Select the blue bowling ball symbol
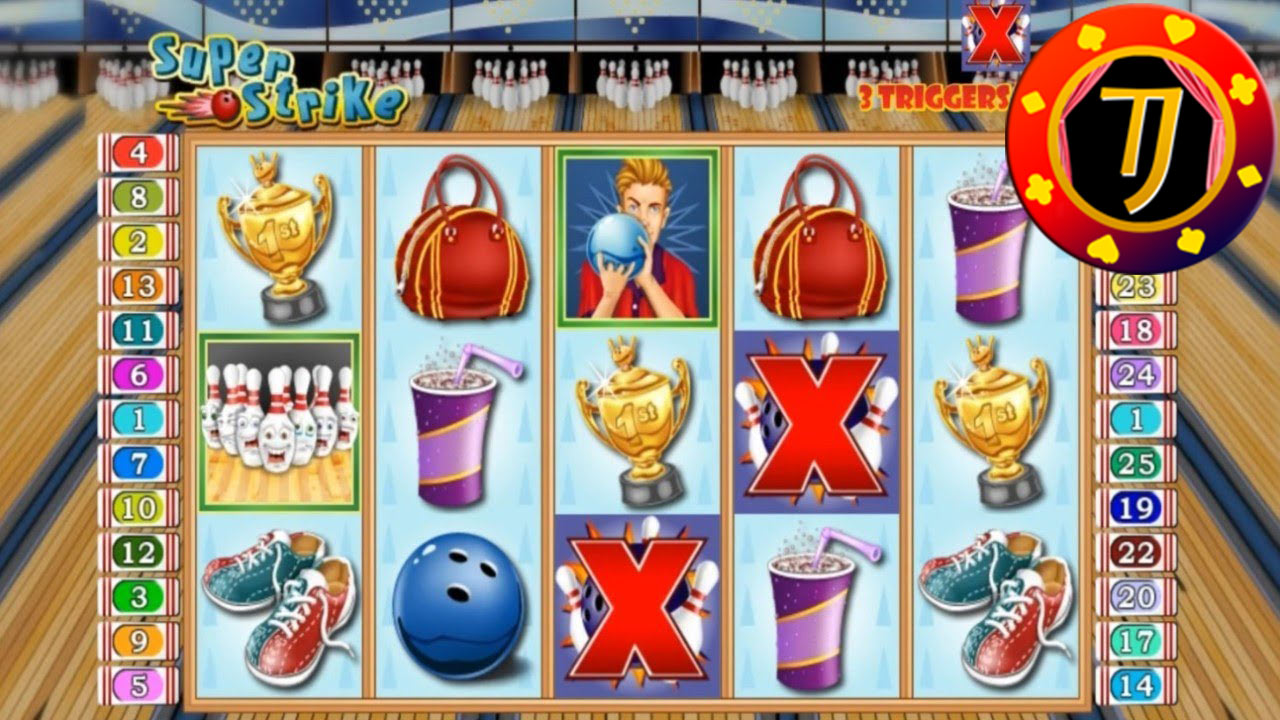 pos(456,600)
